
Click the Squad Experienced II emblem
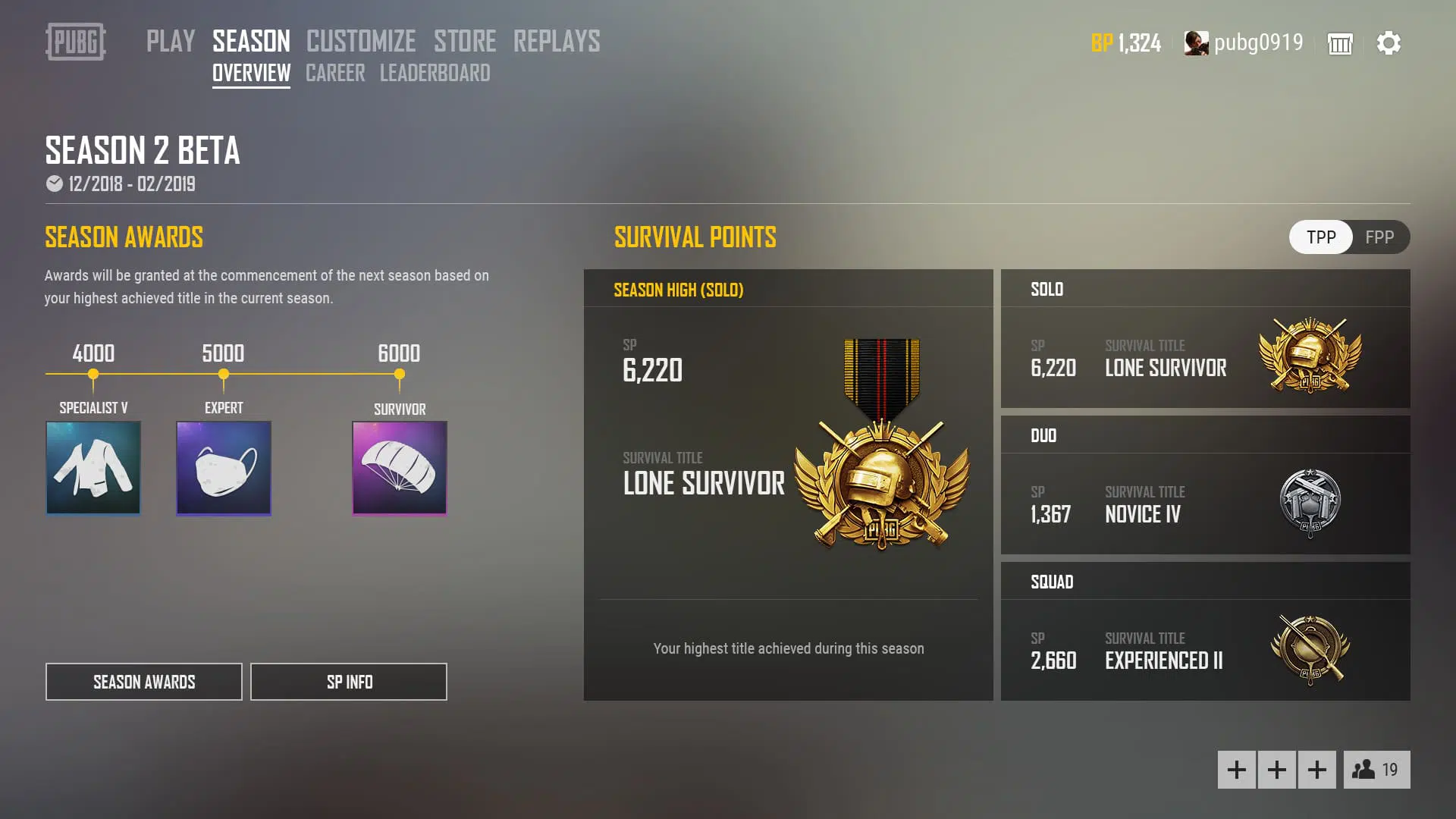coord(1311,649)
